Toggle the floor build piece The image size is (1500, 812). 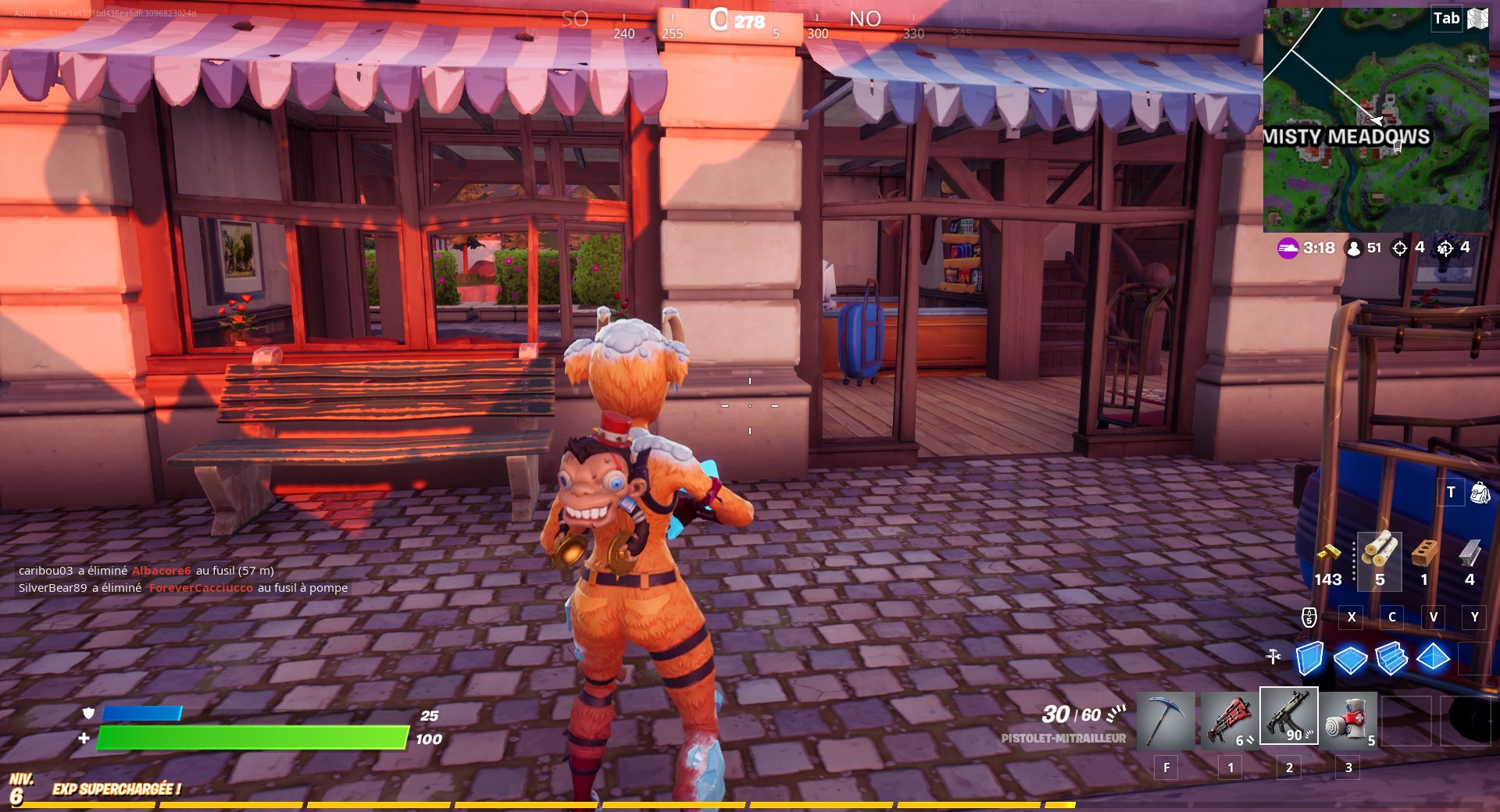(x=1351, y=660)
